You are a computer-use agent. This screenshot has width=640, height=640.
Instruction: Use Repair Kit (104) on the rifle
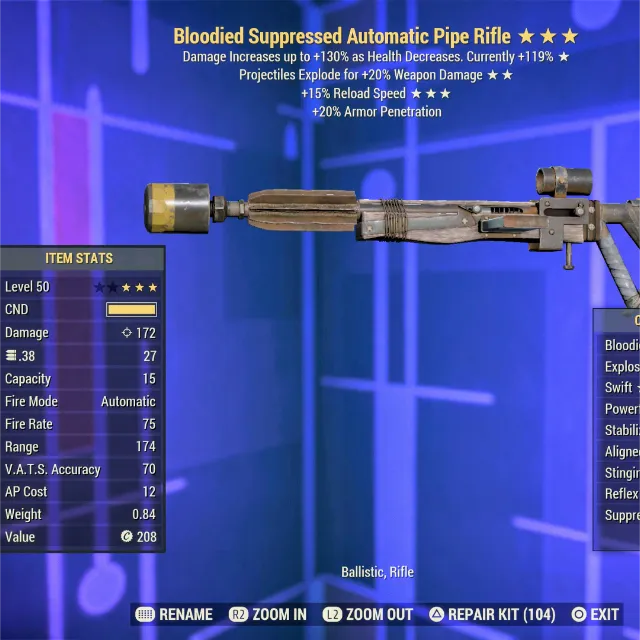point(491,614)
